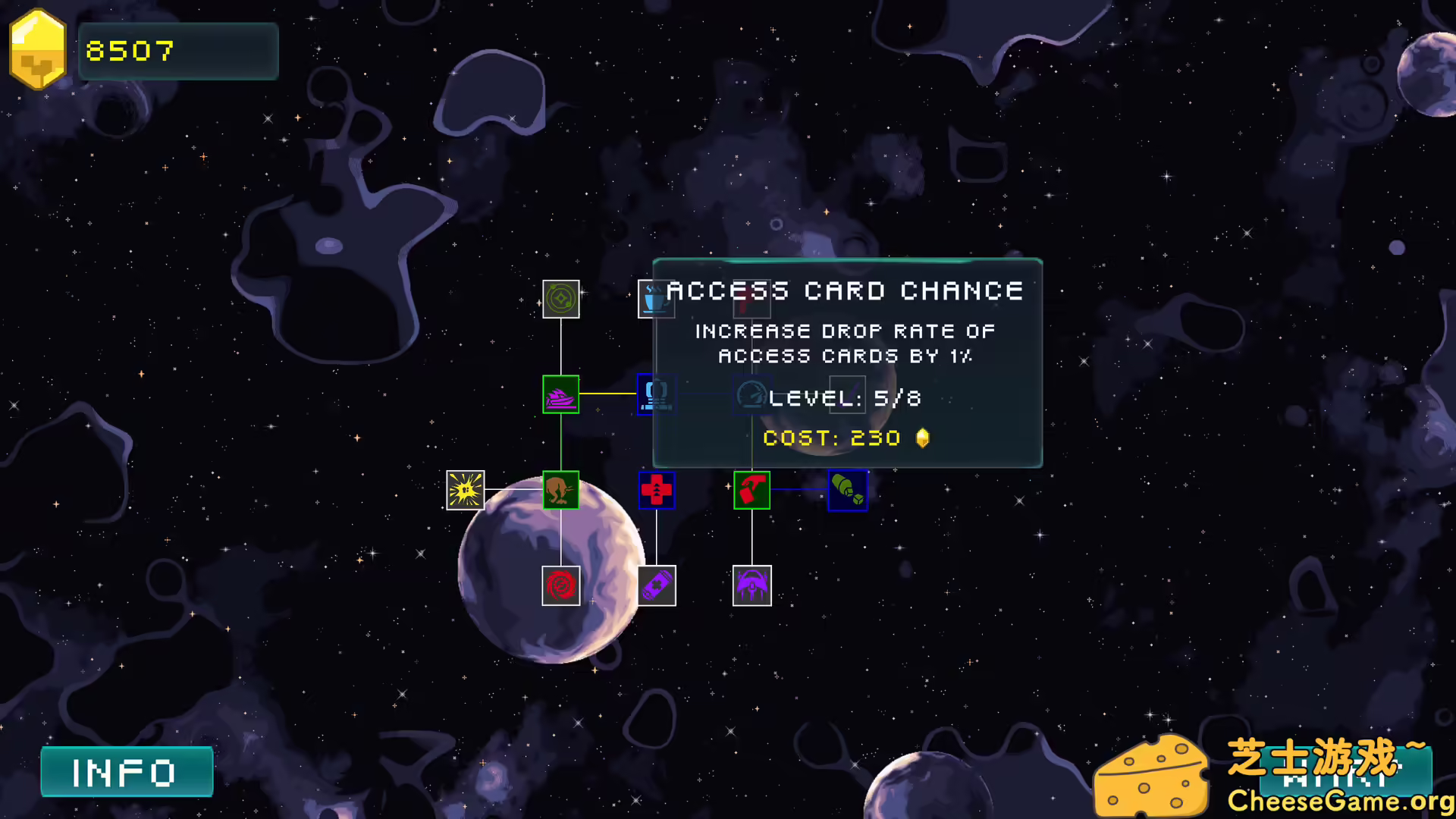Select the magenta spaceship skill node
The width and height of the screenshot is (1456, 819).
click(x=561, y=394)
